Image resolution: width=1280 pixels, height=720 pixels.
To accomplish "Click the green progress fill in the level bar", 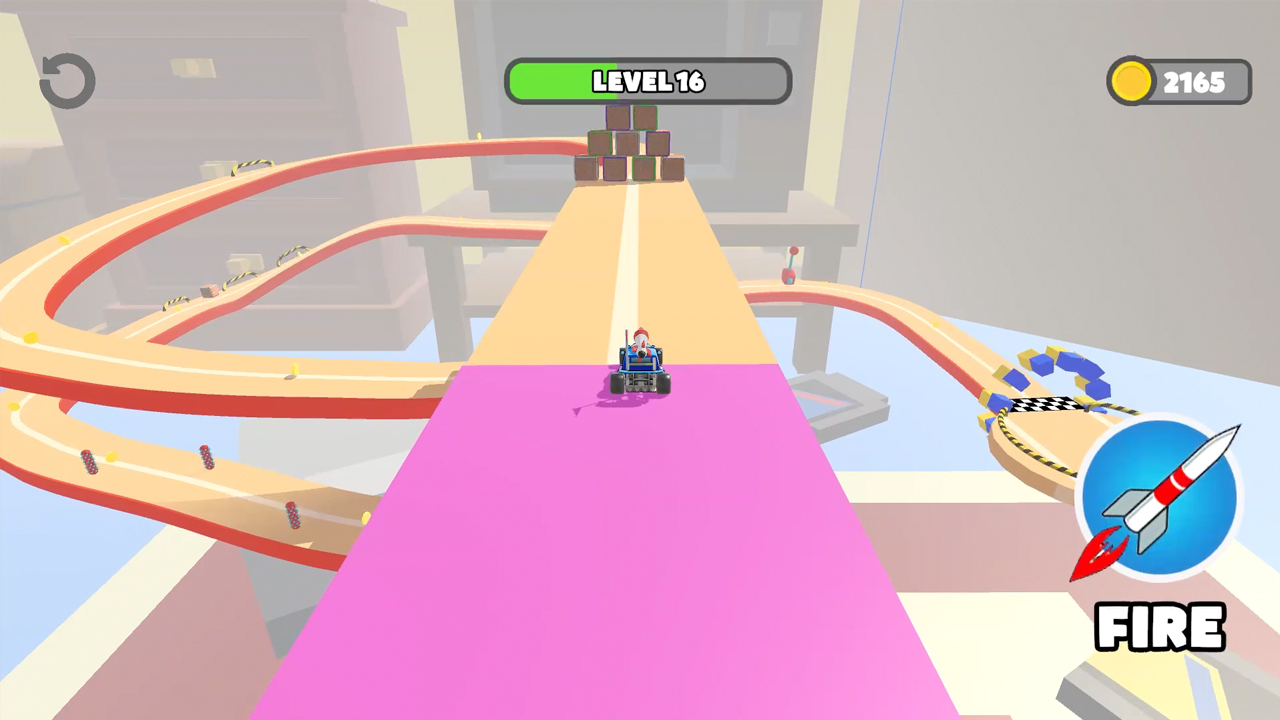I will pyautogui.click(x=560, y=82).
